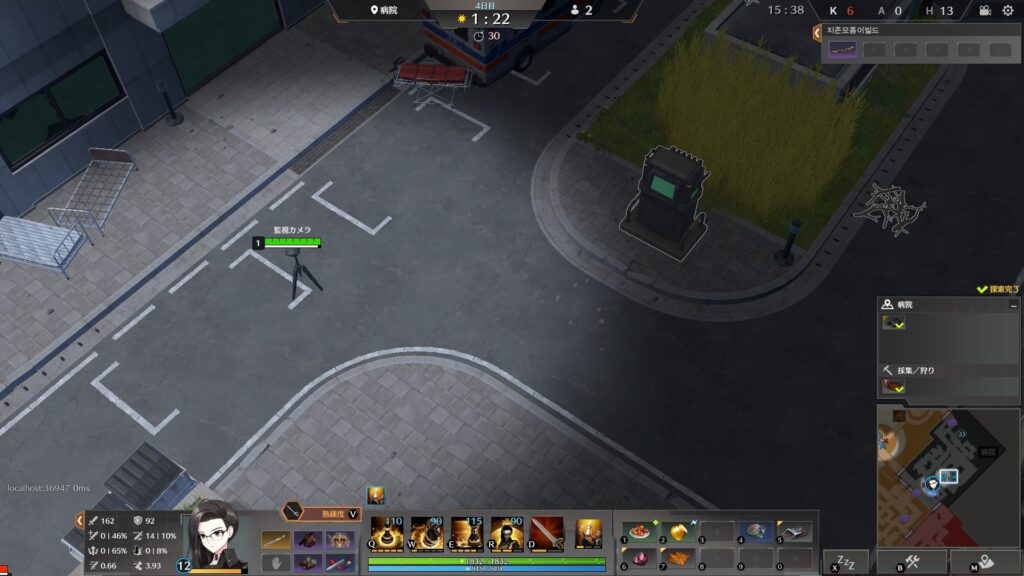Use the golden item in slot 2

pyautogui.click(x=676, y=532)
